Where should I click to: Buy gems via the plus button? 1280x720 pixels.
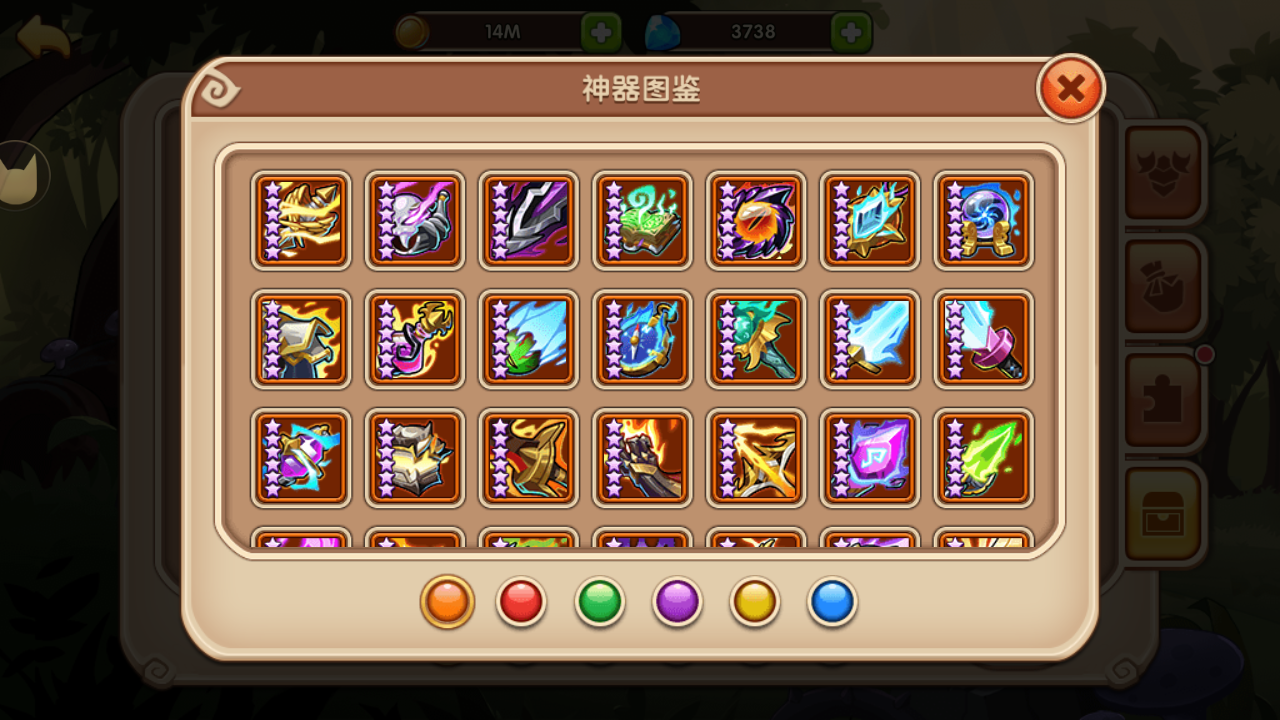[x=849, y=30]
